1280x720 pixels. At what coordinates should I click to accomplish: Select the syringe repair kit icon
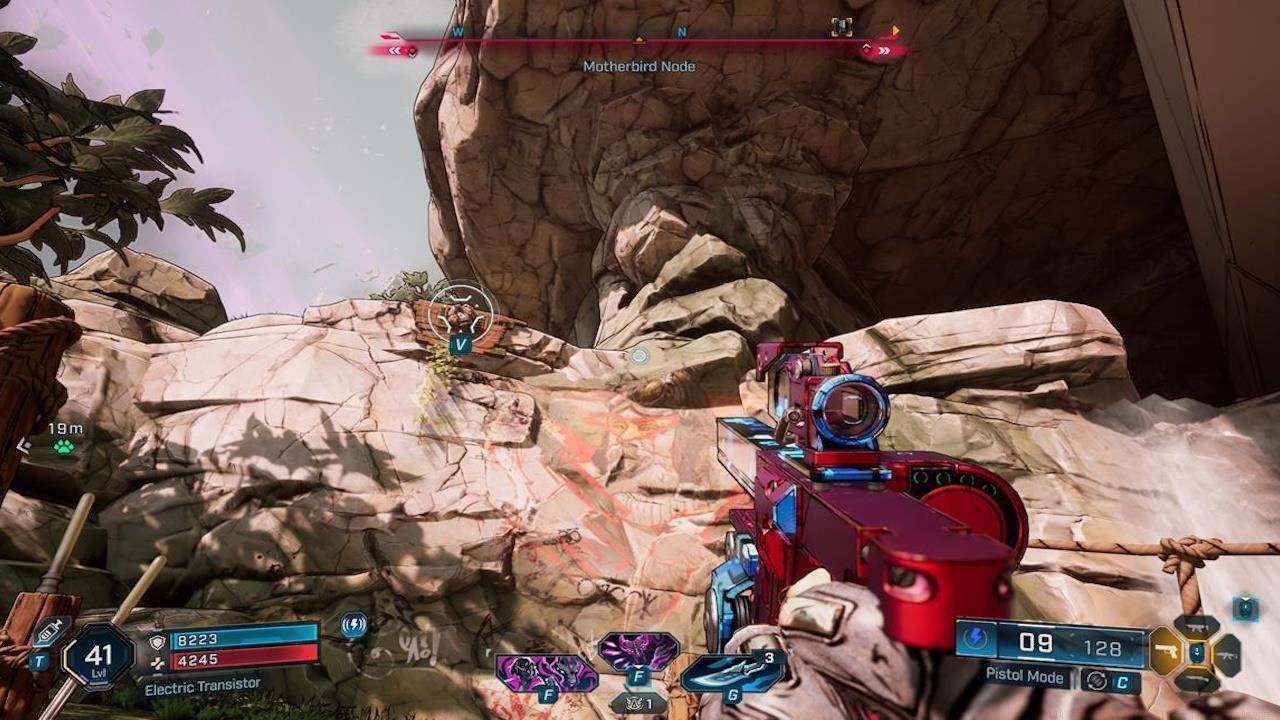(x=50, y=632)
